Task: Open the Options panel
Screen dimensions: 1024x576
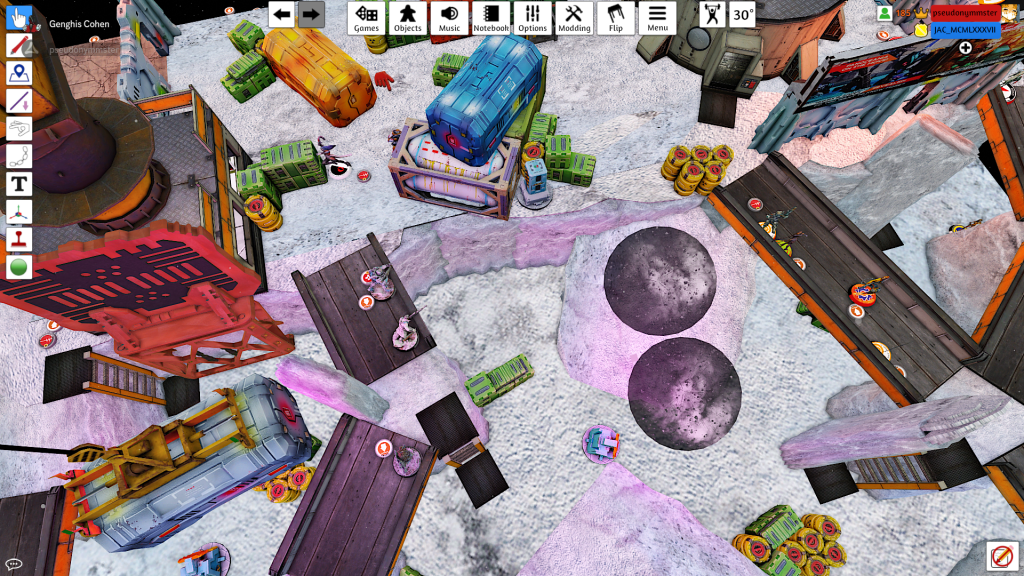Action: tap(533, 17)
